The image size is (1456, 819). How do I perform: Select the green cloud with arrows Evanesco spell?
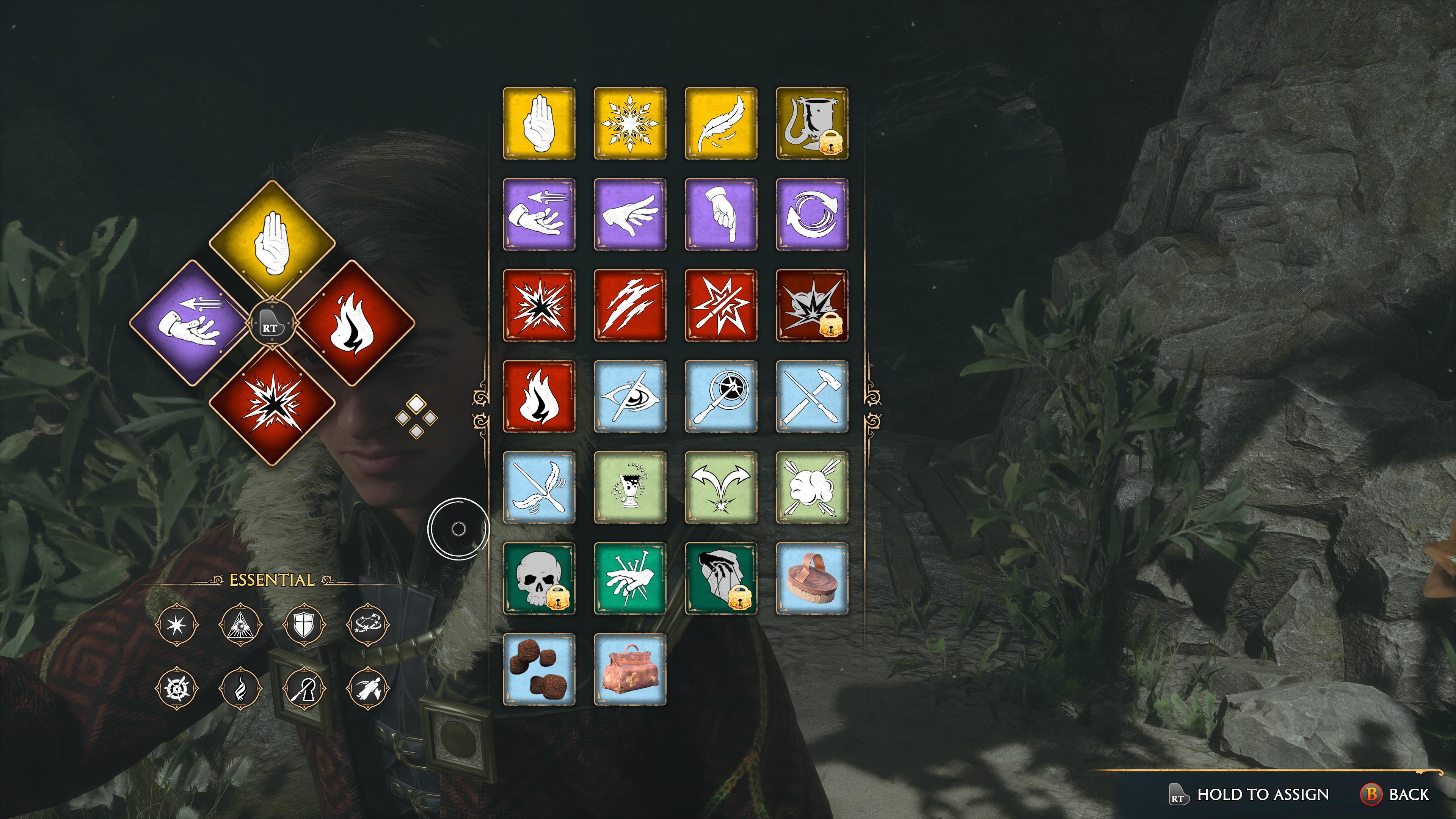[812, 487]
